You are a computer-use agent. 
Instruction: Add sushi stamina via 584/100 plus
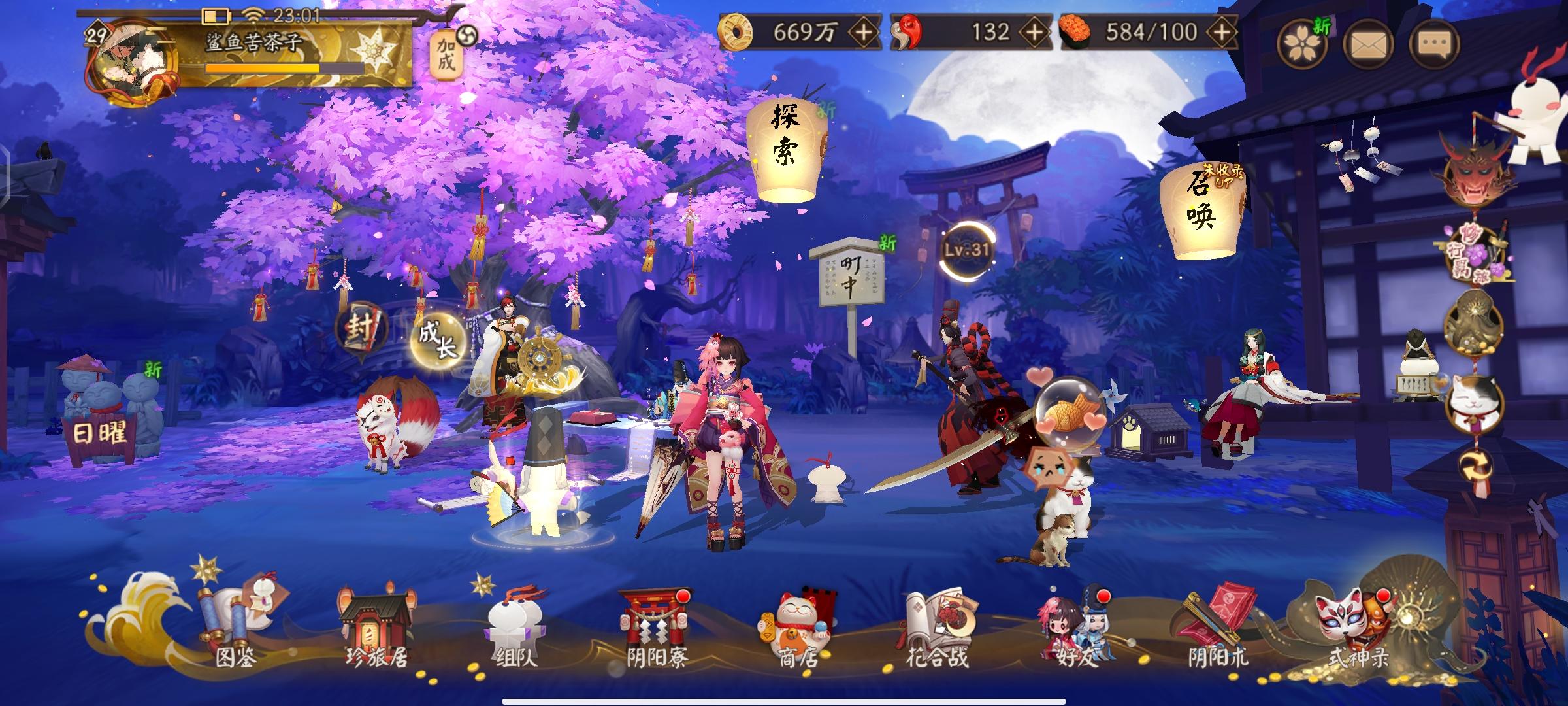point(1220,31)
